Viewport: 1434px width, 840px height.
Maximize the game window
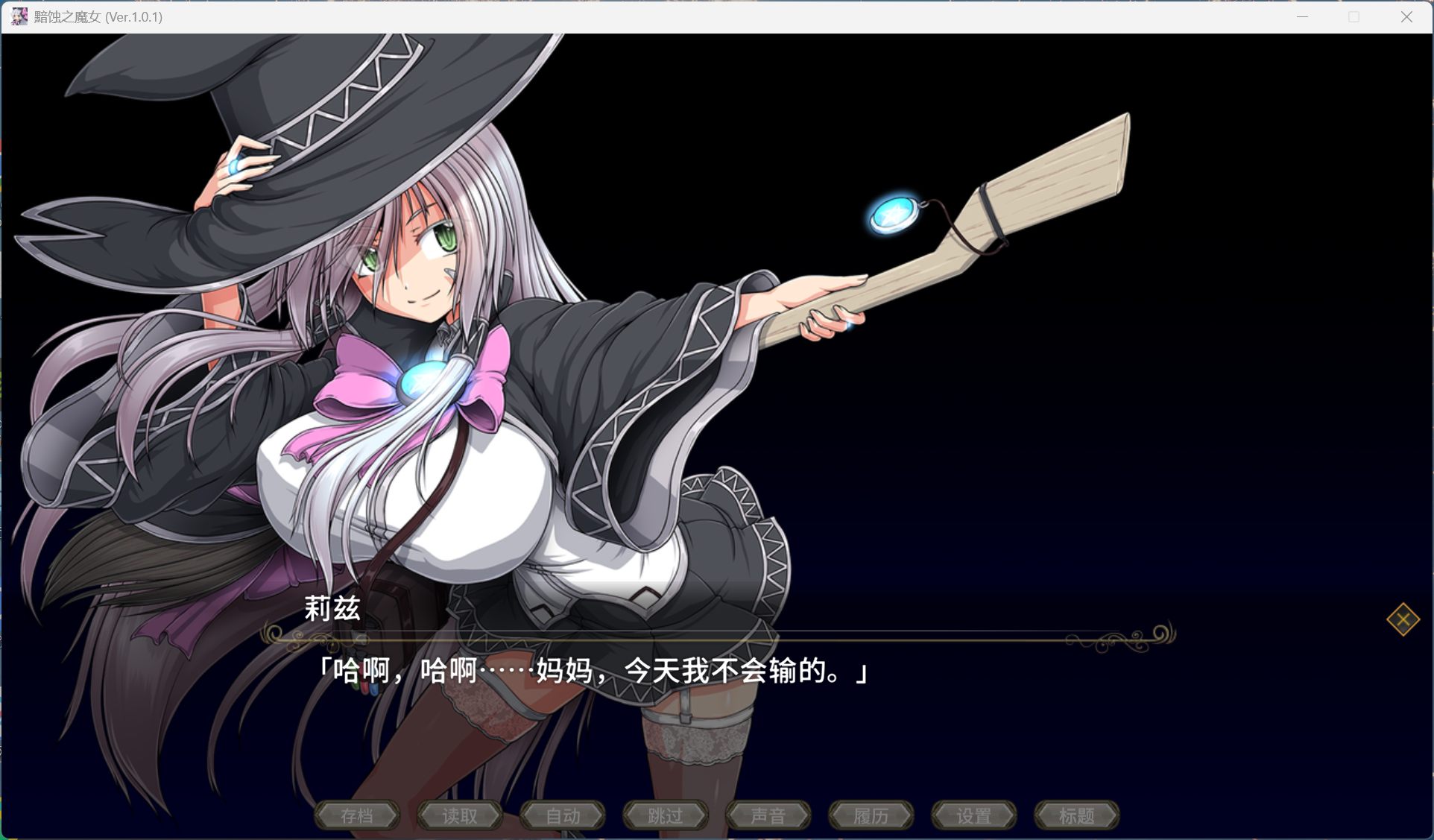pos(1353,16)
